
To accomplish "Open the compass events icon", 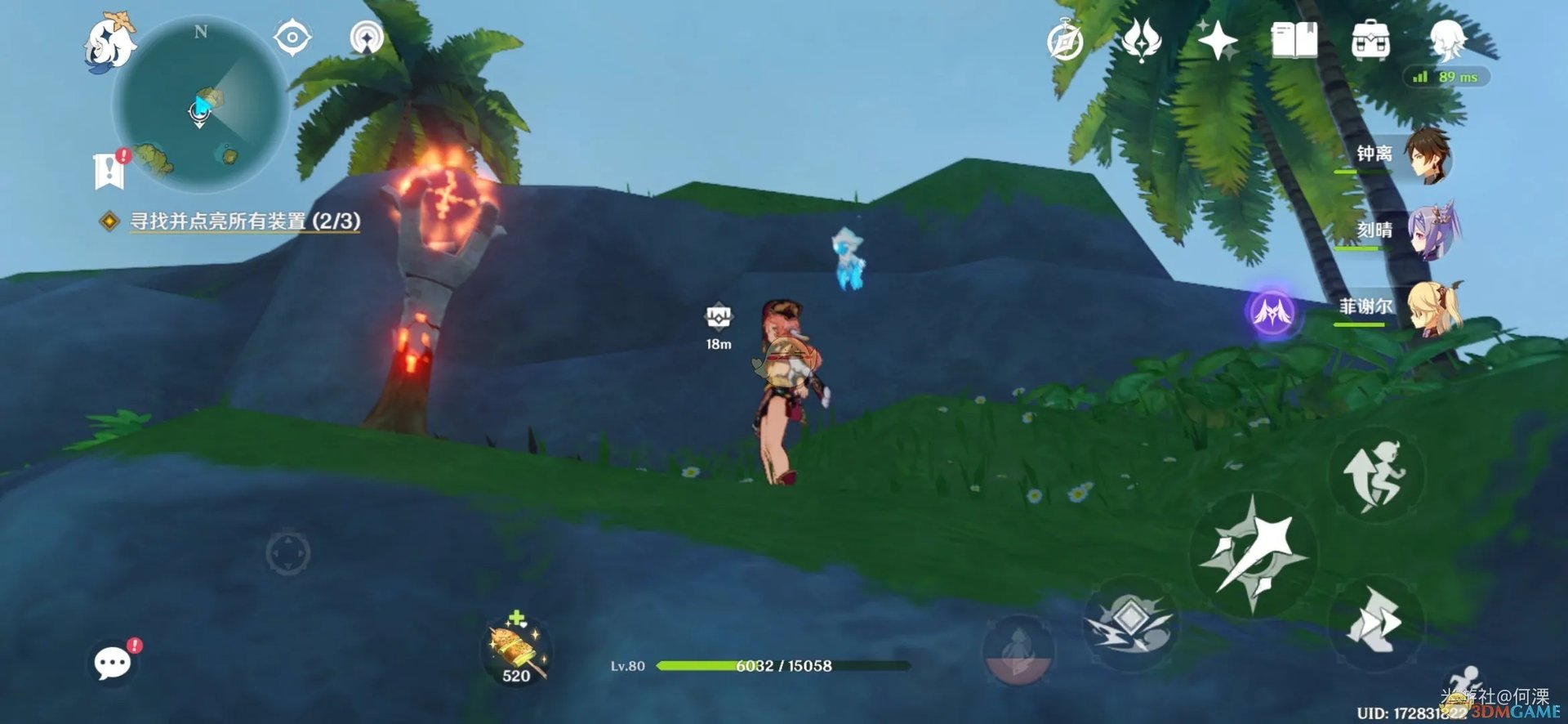I will [x=1065, y=41].
